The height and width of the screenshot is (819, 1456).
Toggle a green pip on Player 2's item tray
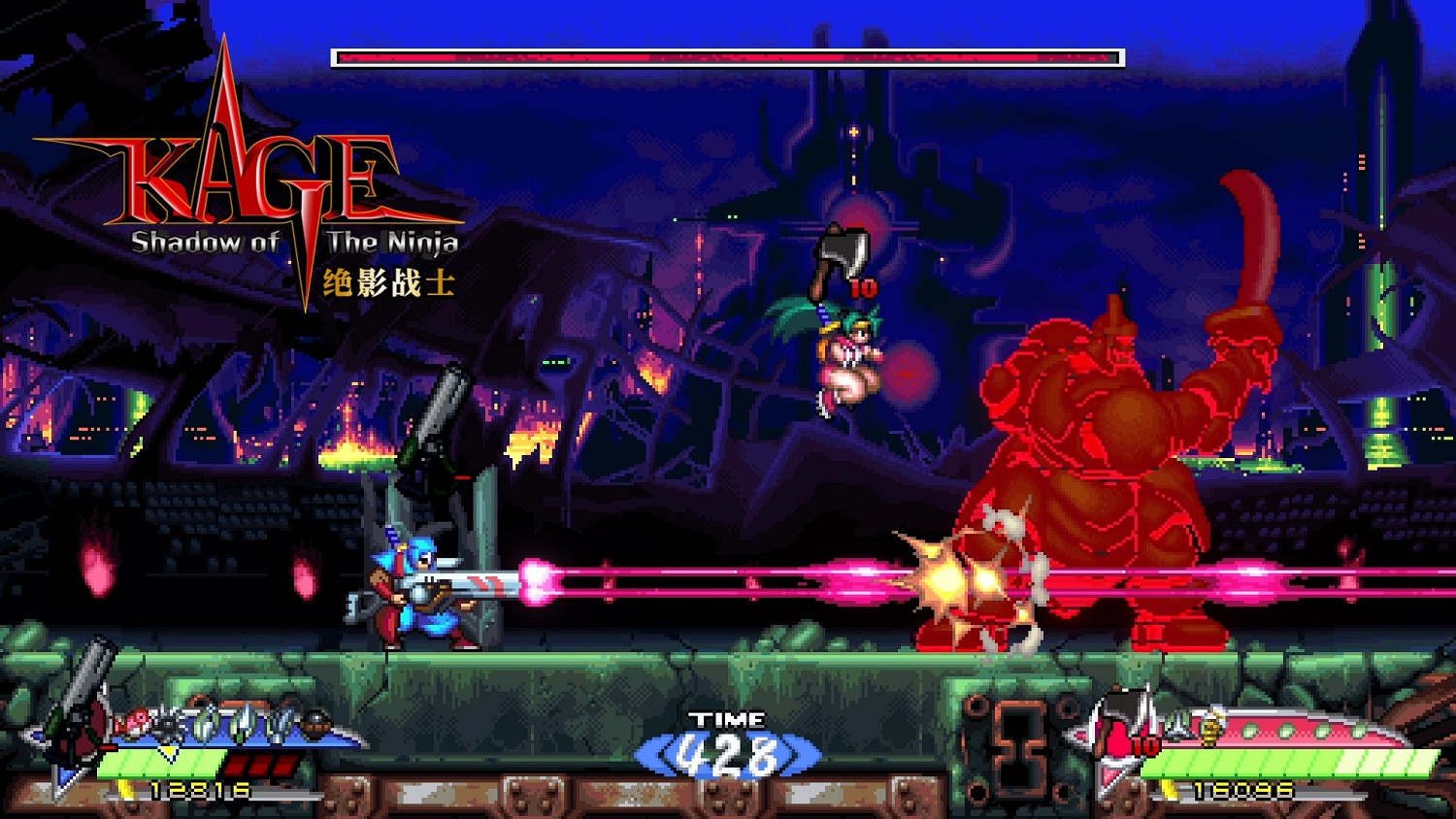[x=1252, y=730]
